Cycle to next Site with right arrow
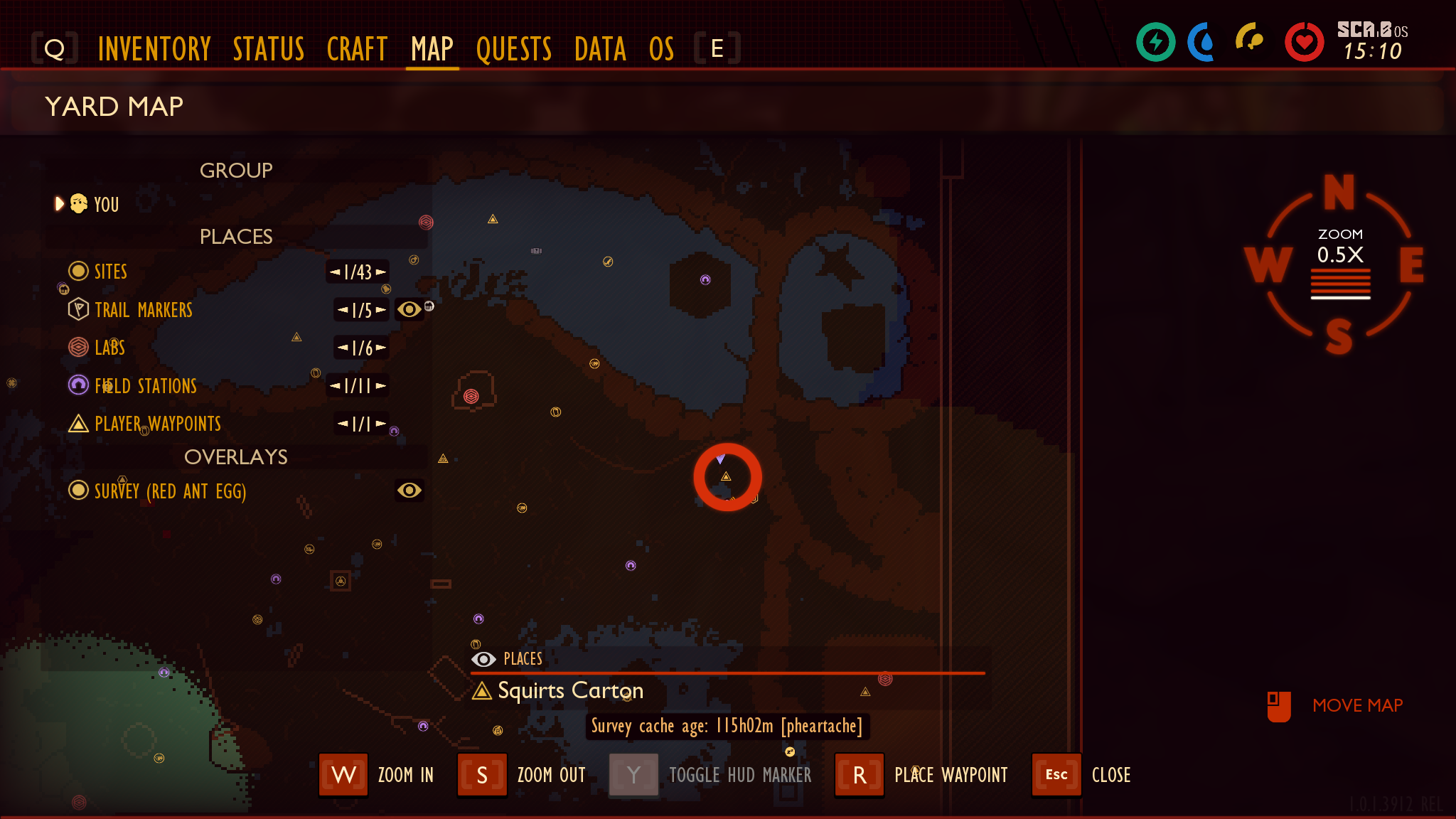The width and height of the screenshot is (1456, 819). [381, 272]
